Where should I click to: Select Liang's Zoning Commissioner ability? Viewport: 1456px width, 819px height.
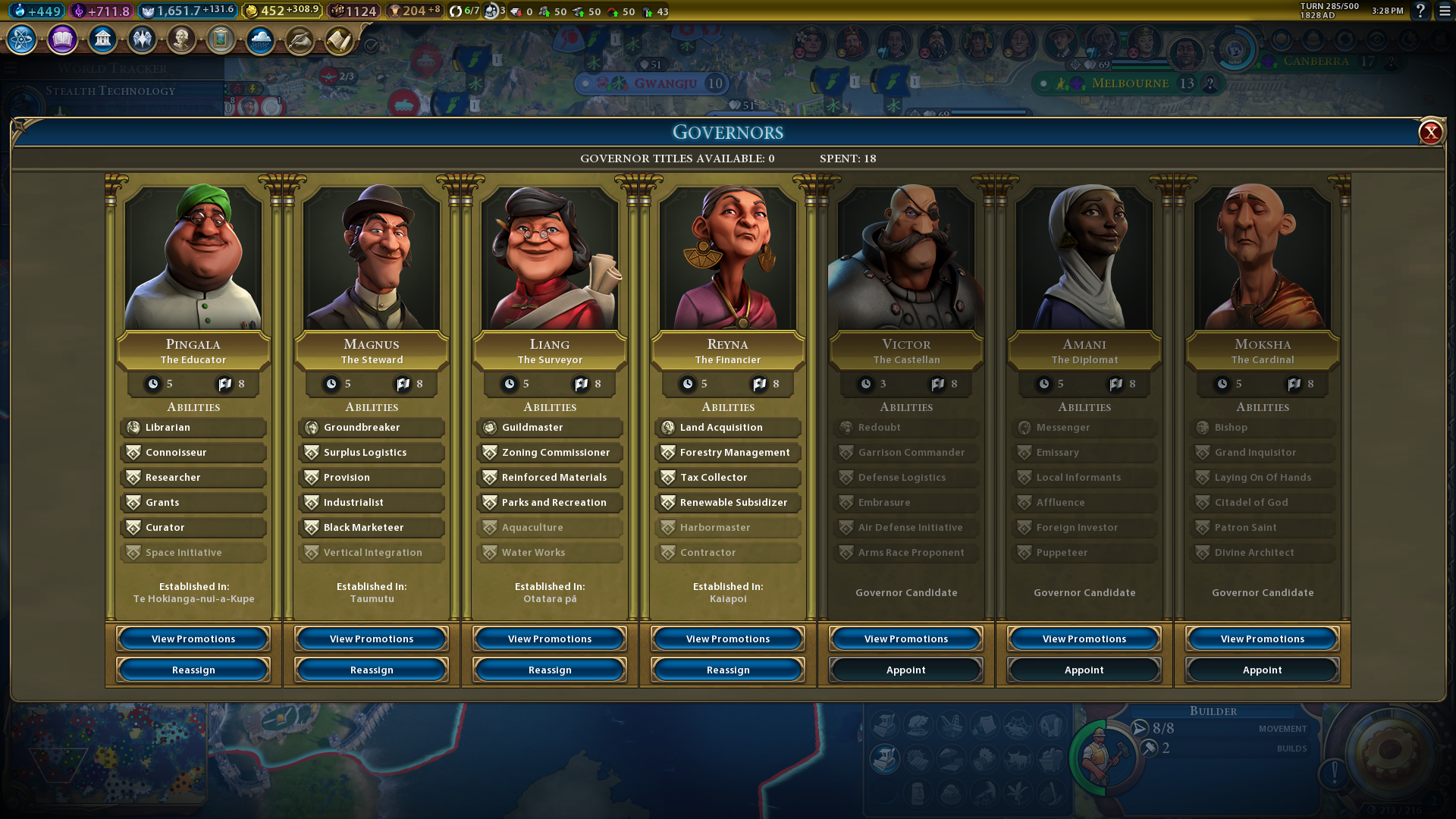[550, 453]
